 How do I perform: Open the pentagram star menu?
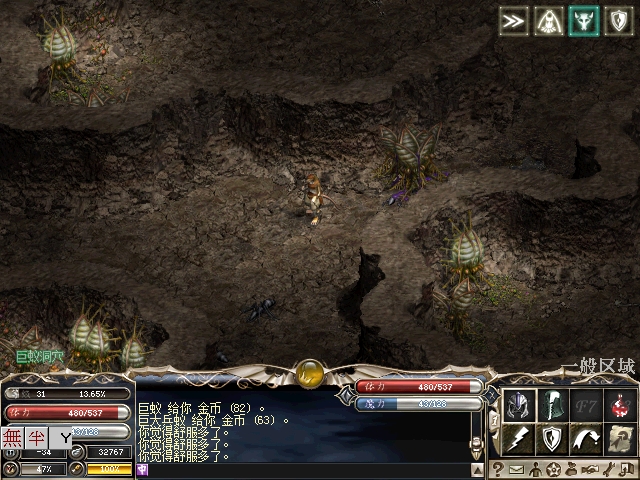[x=553, y=469]
